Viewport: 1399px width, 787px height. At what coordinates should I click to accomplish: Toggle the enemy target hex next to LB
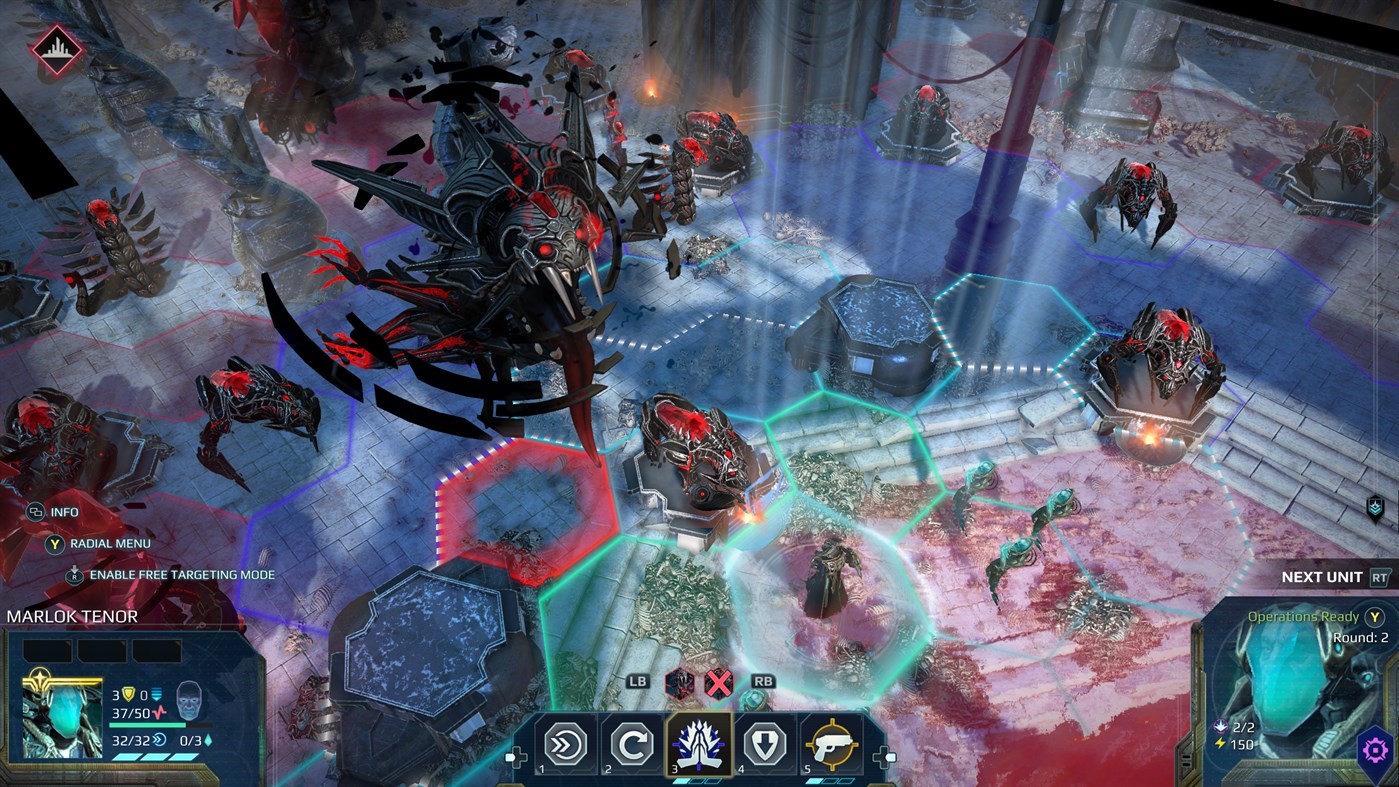(679, 685)
